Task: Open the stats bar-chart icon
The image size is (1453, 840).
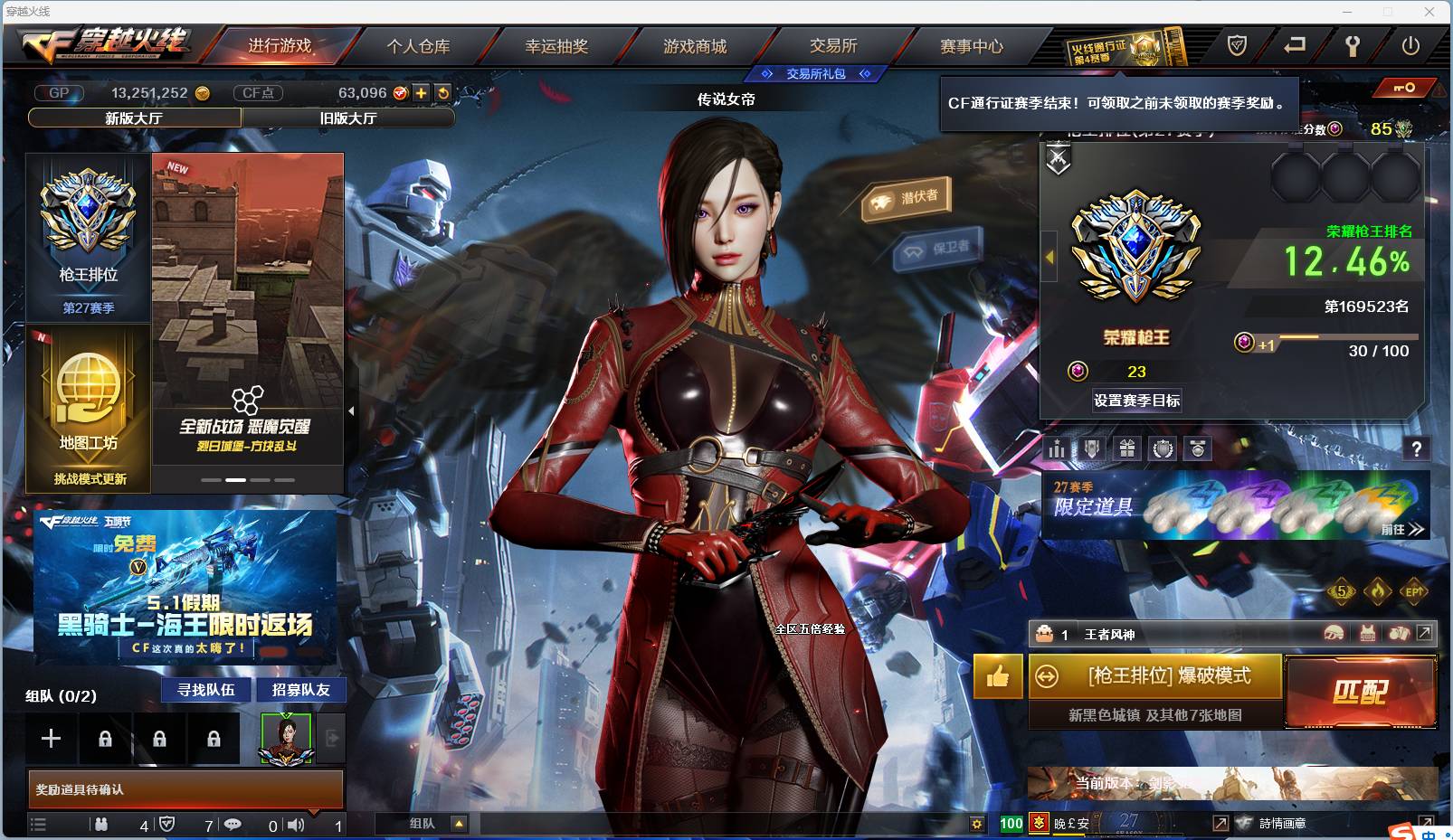Action: [x=1056, y=448]
